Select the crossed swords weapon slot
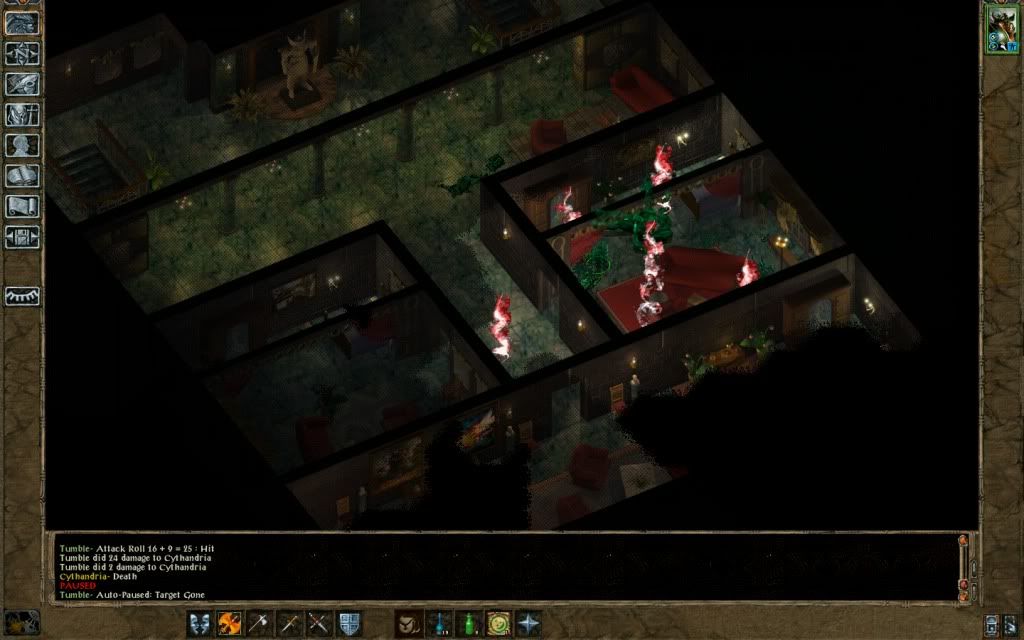 pos(319,623)
